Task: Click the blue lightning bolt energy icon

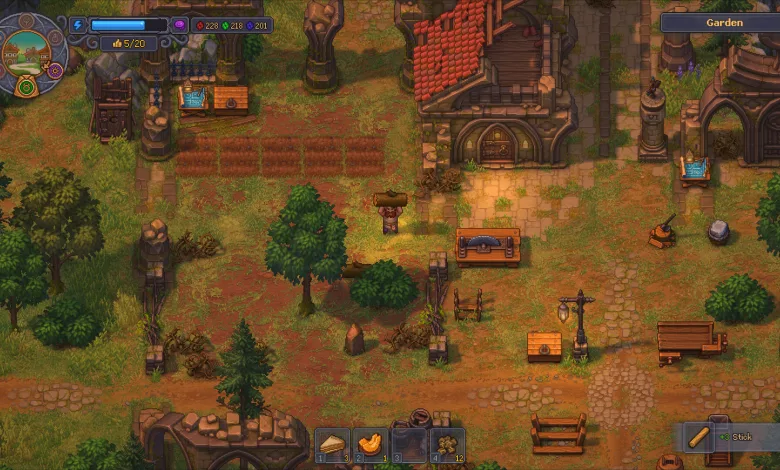Action: coord(79,25)
